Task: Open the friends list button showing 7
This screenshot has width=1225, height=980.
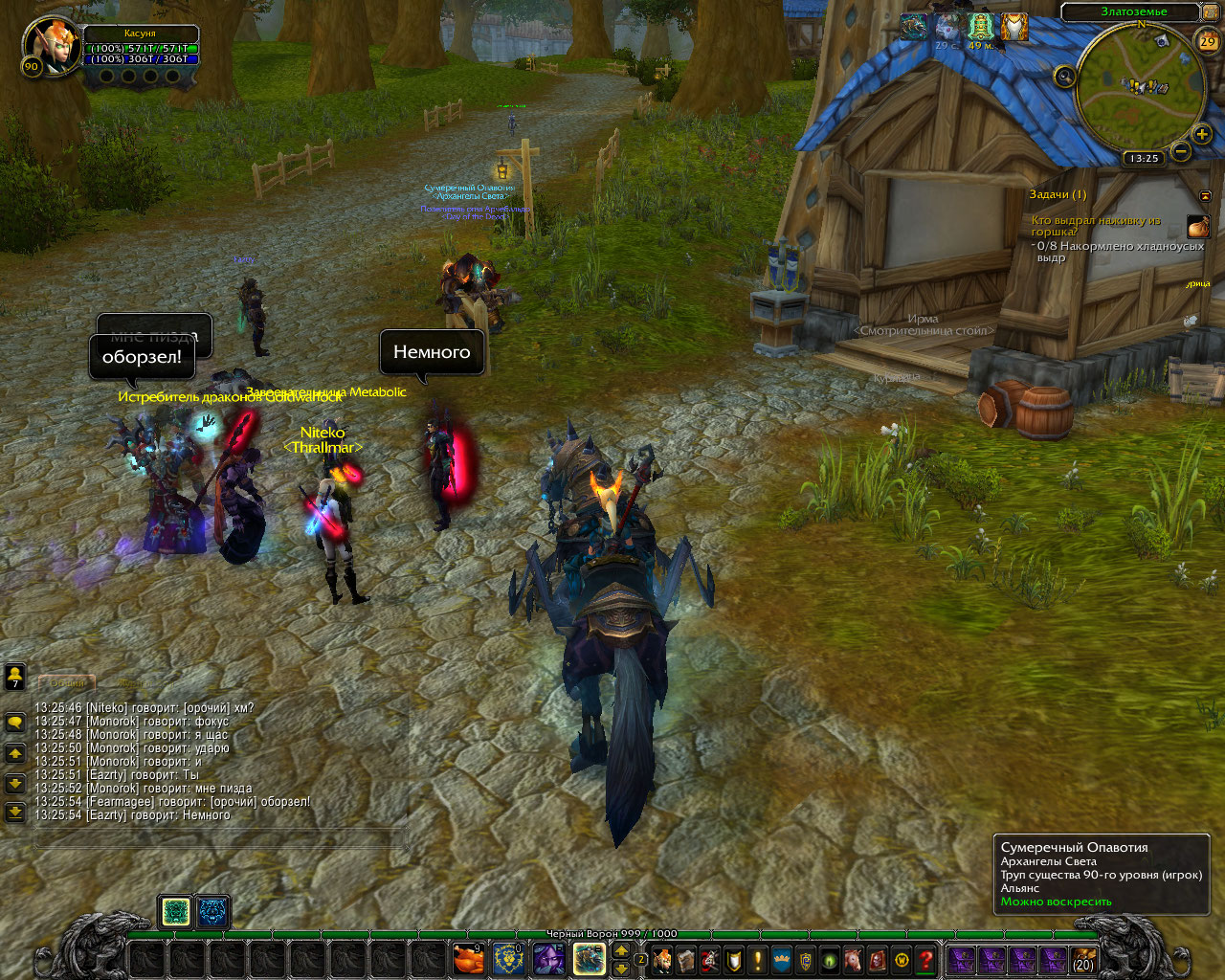Action: coord(14,677)
